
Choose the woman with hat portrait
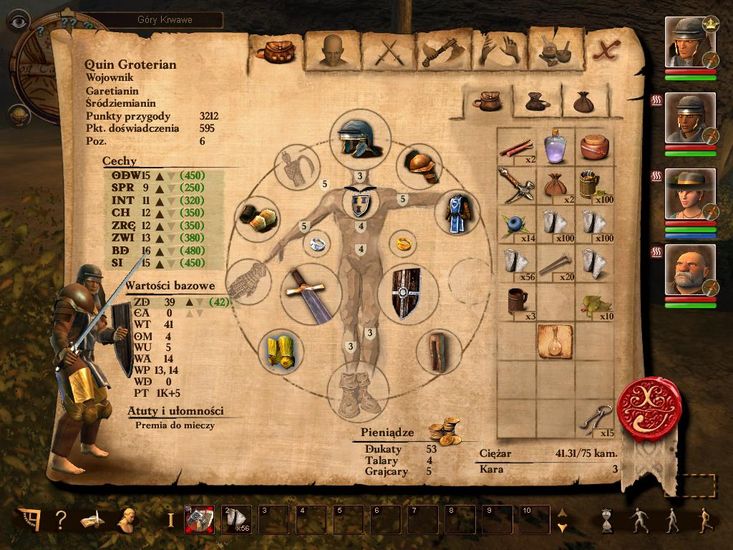click(689, 194)
